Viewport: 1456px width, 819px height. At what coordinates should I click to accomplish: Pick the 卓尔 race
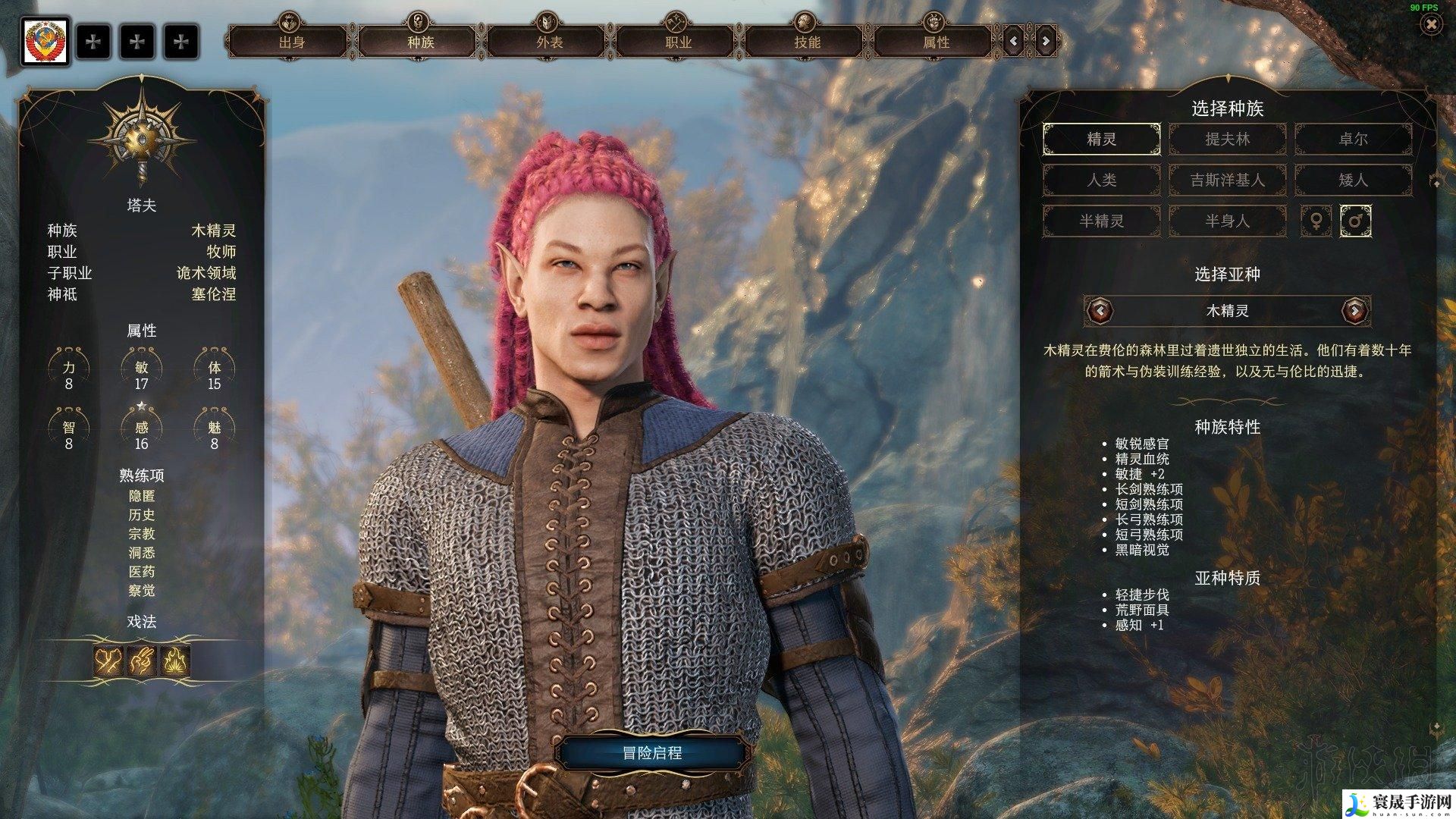[1353, 140]
